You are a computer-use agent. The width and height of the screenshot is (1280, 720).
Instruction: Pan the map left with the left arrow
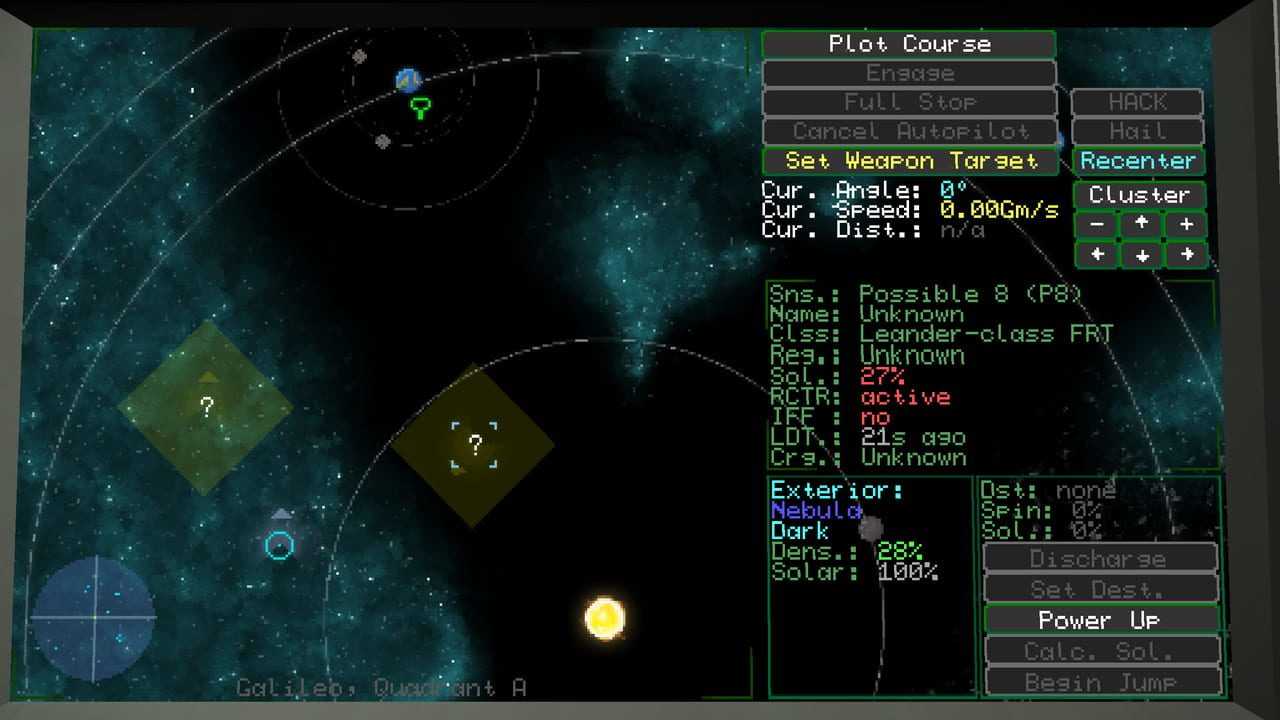1097,254
